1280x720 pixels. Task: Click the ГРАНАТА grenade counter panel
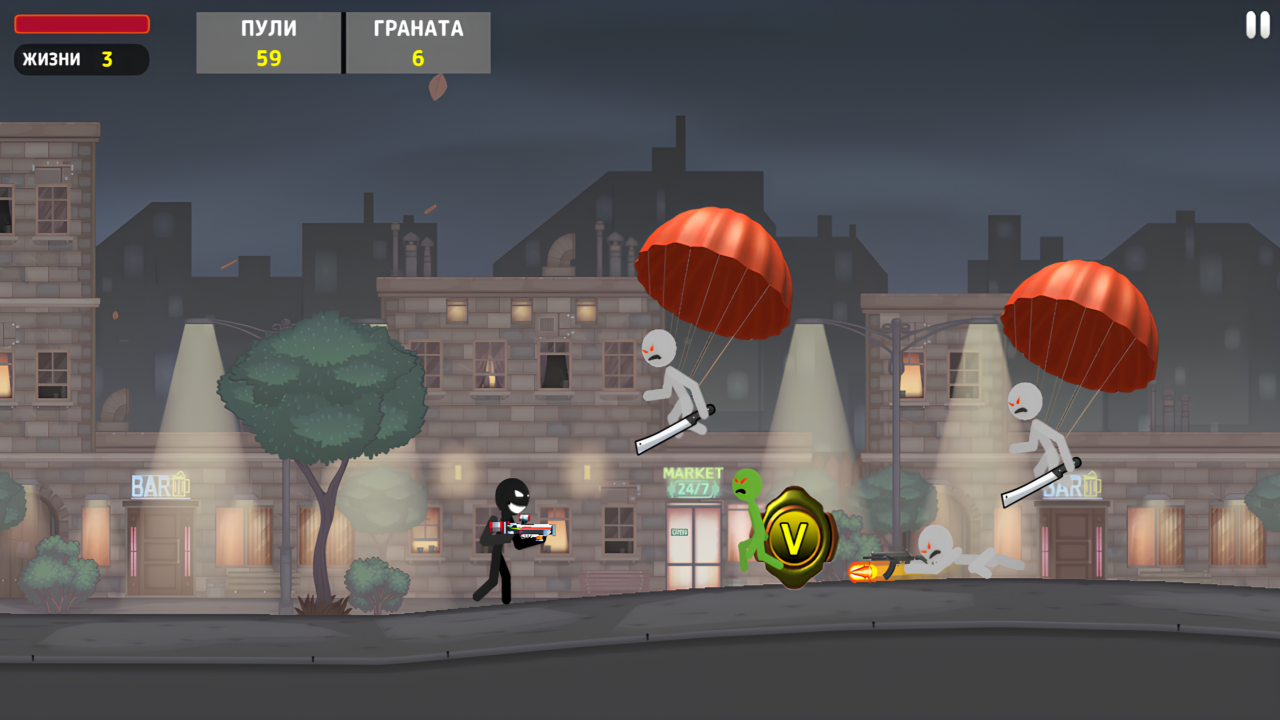(417, 42)
